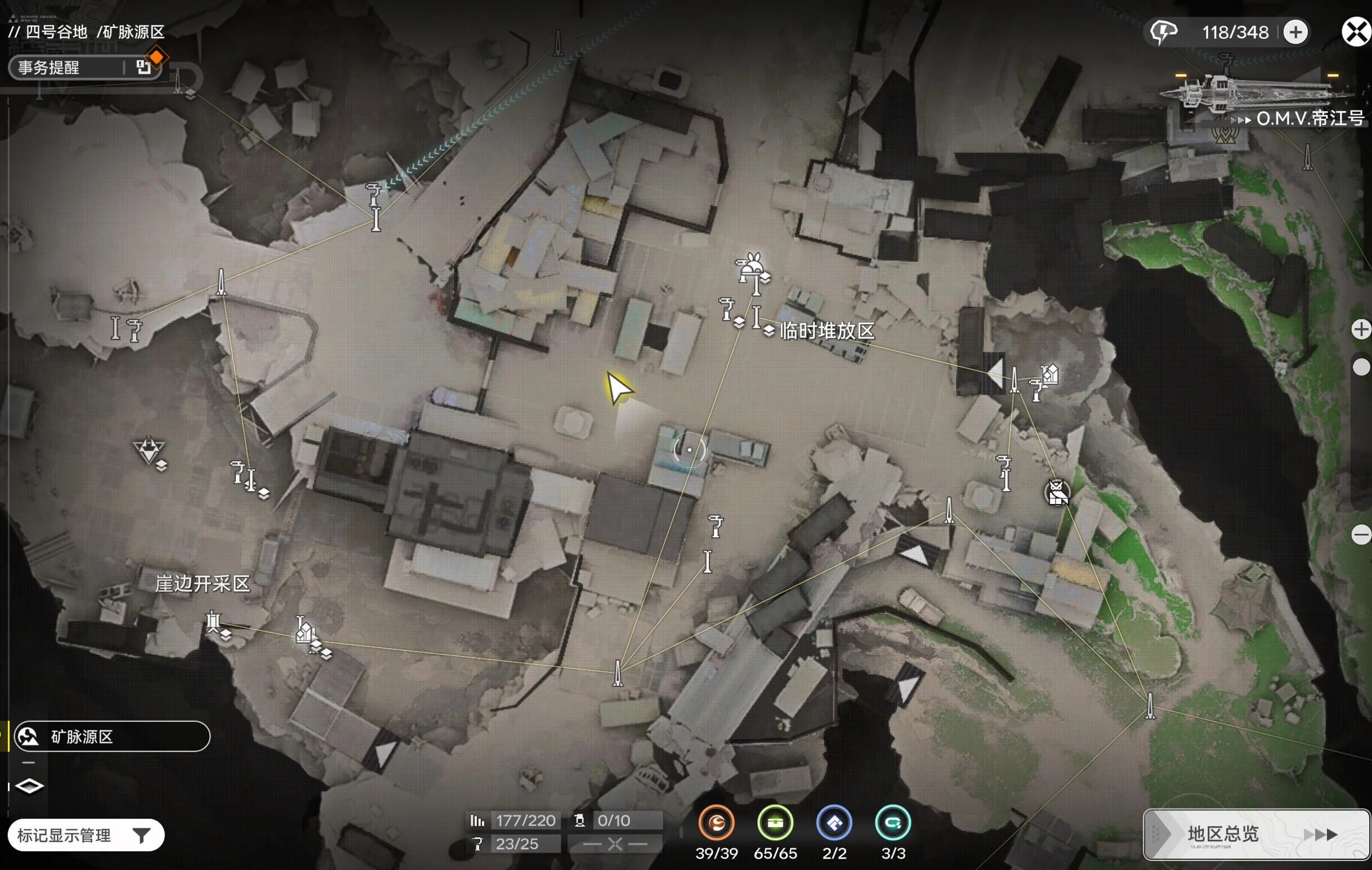Add stamina with the plus button
Image resolution: width=1372 pixels, height=870 pixels.
coord(1295,32)
